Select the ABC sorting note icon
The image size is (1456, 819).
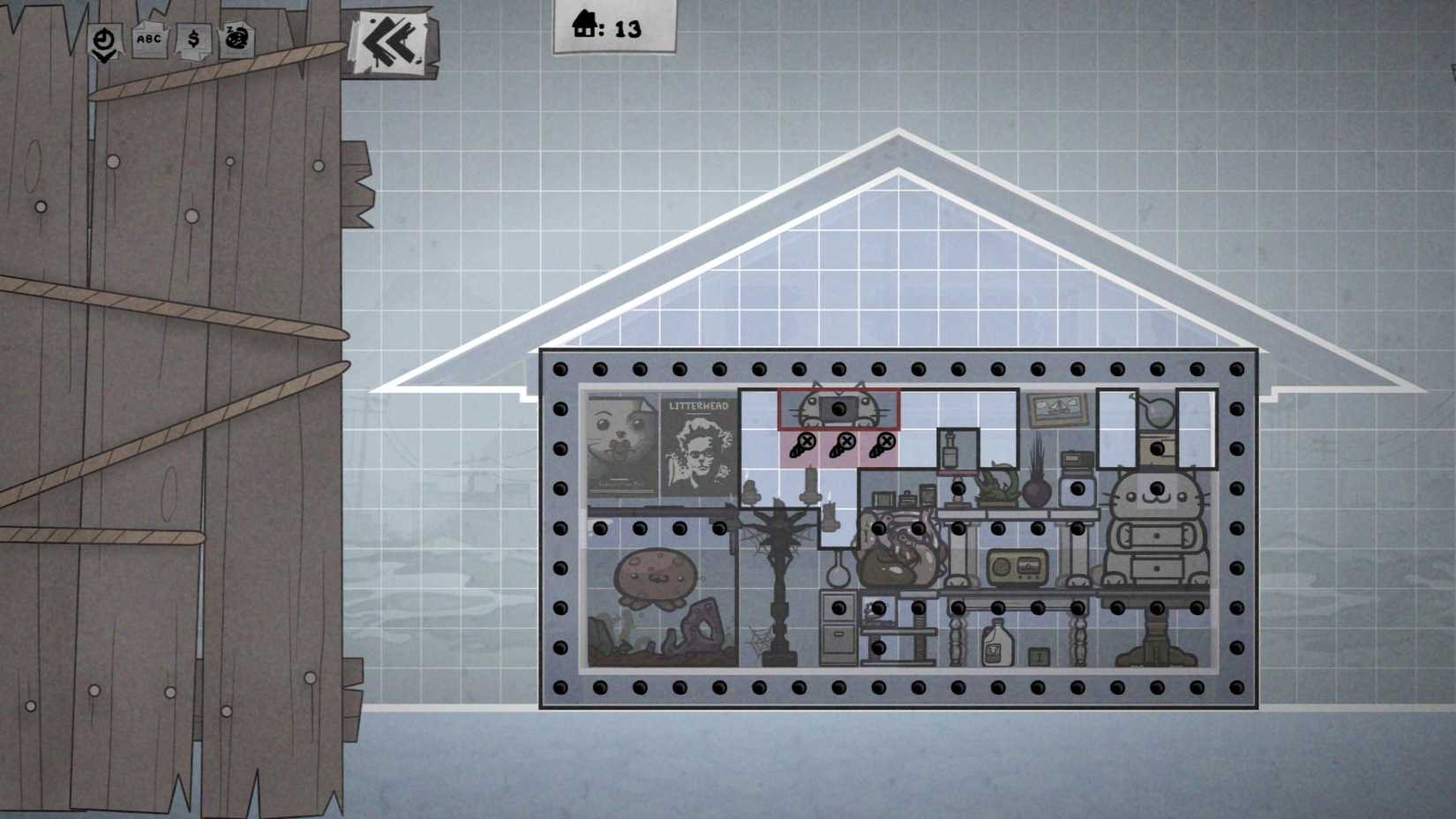(148, 39)
